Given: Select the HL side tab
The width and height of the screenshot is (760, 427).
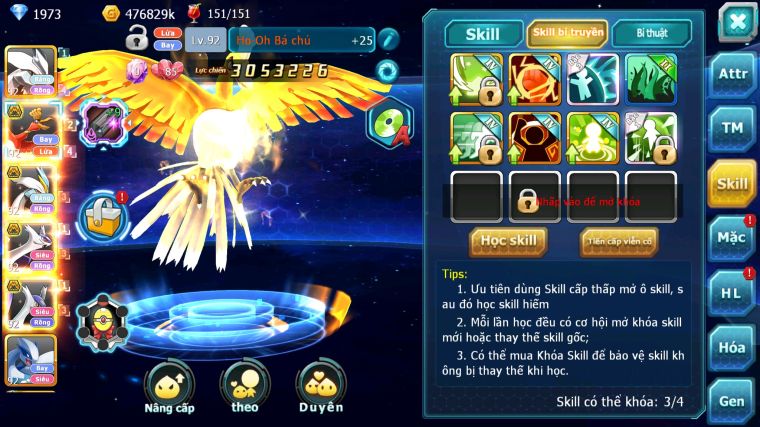Looking at the screenshot, I should click(x=731, y=293).
